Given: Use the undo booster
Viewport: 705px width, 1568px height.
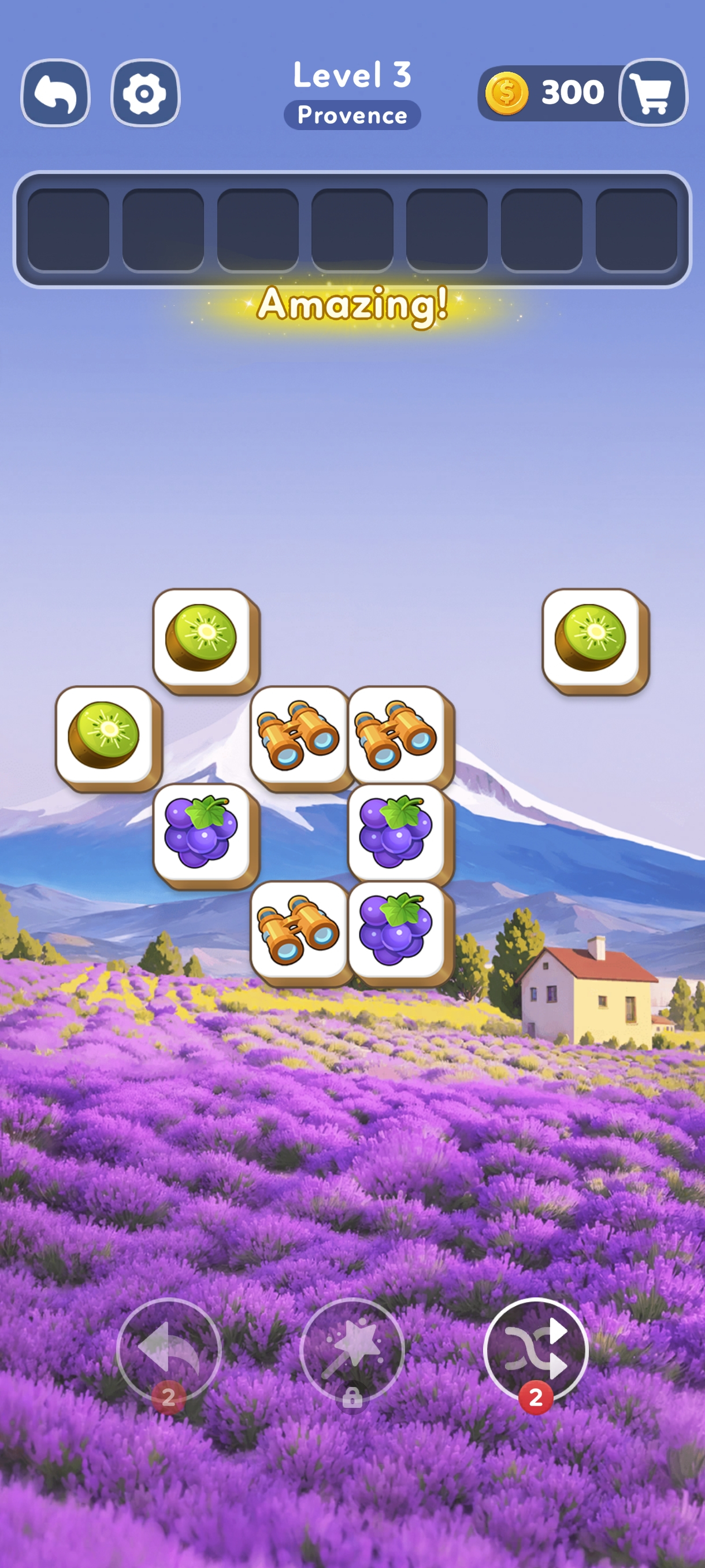Looking at the screenshot, I should pyautogui.click(x=169, y=1349).
